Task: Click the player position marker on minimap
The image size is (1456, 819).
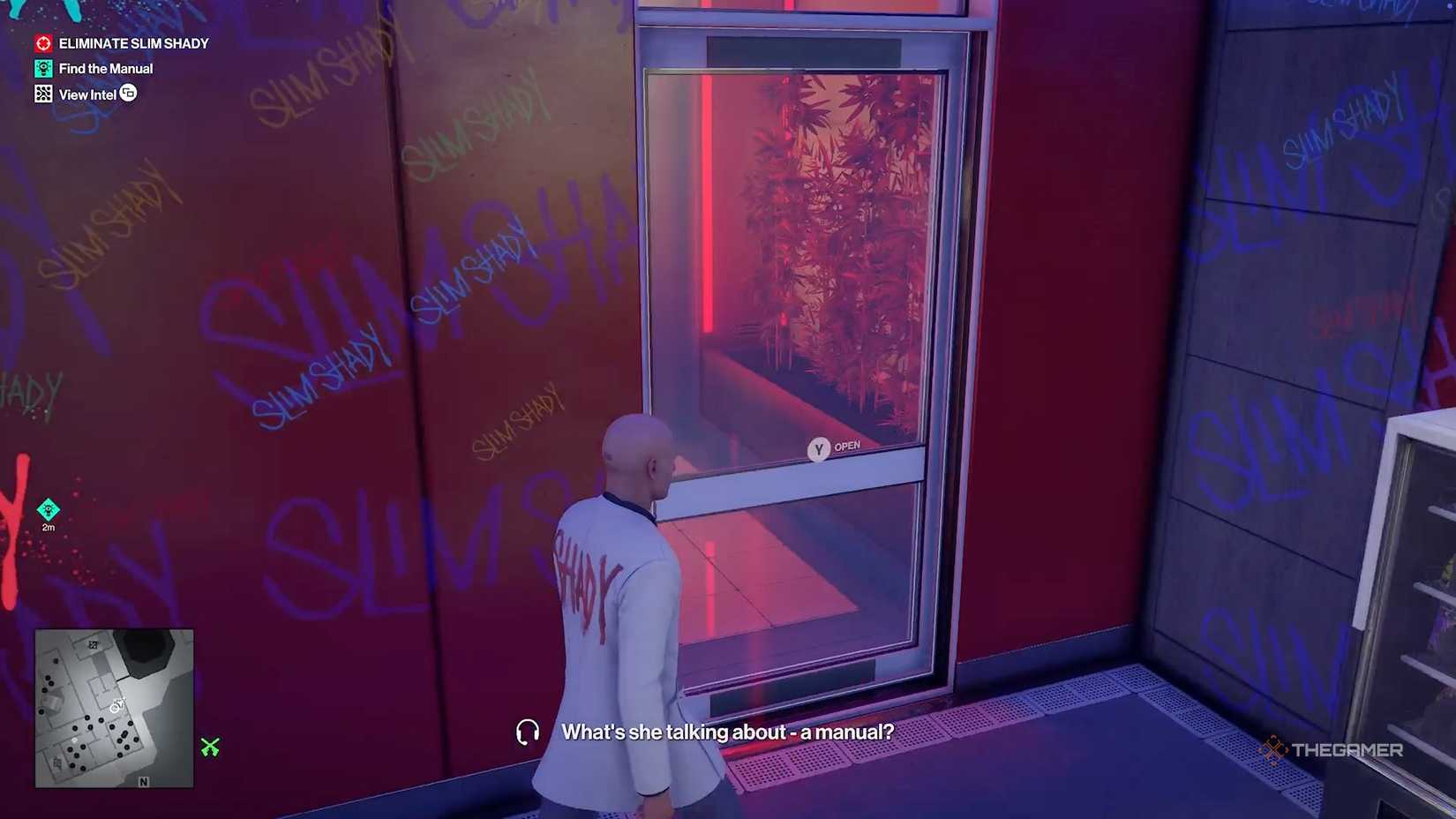Action: pyautogui.click(x=115, y=709)
